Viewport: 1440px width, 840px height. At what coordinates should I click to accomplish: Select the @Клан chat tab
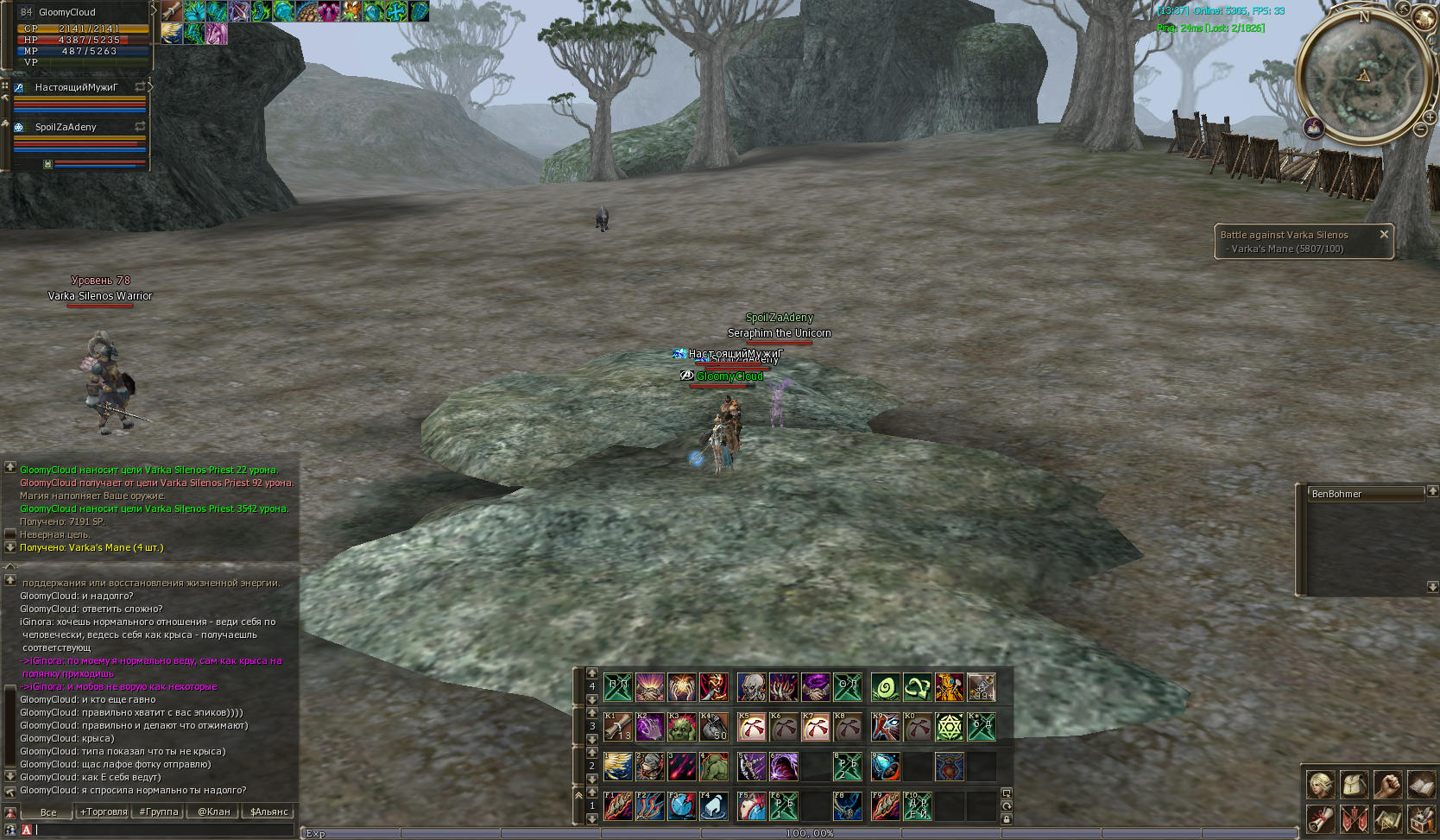click(x=214, y=812)
